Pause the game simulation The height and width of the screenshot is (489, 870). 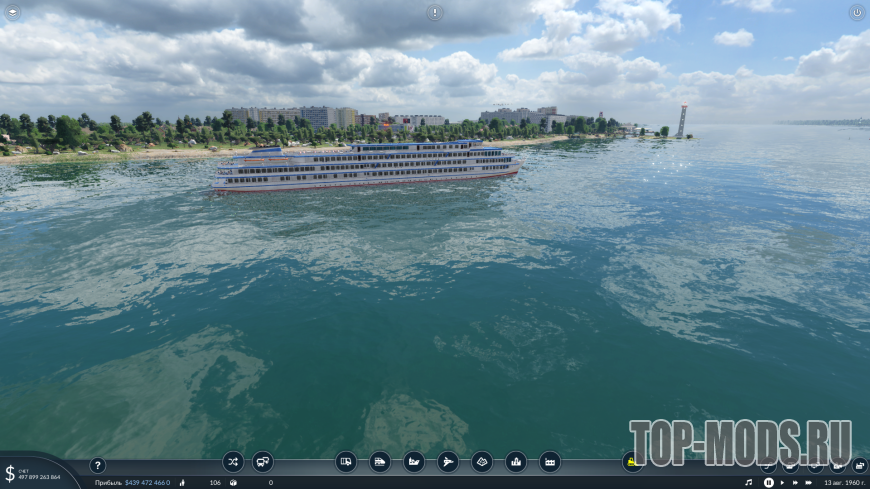pyautogui.click(x=769, y=482)
